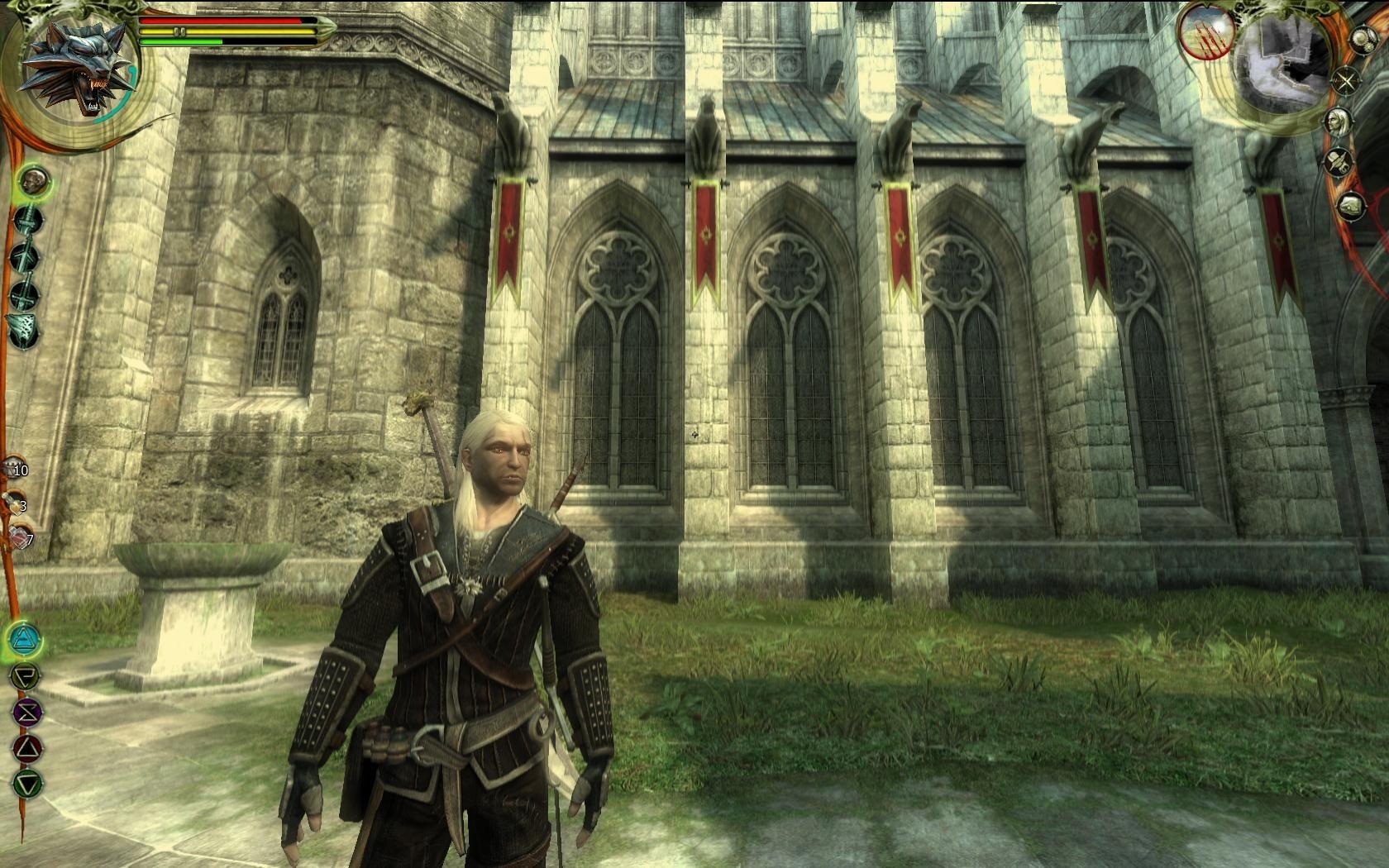Viewport: 1389px width, 868px height.
Task: Use the potion quick slot showing 10
Action: click(12, 468)
